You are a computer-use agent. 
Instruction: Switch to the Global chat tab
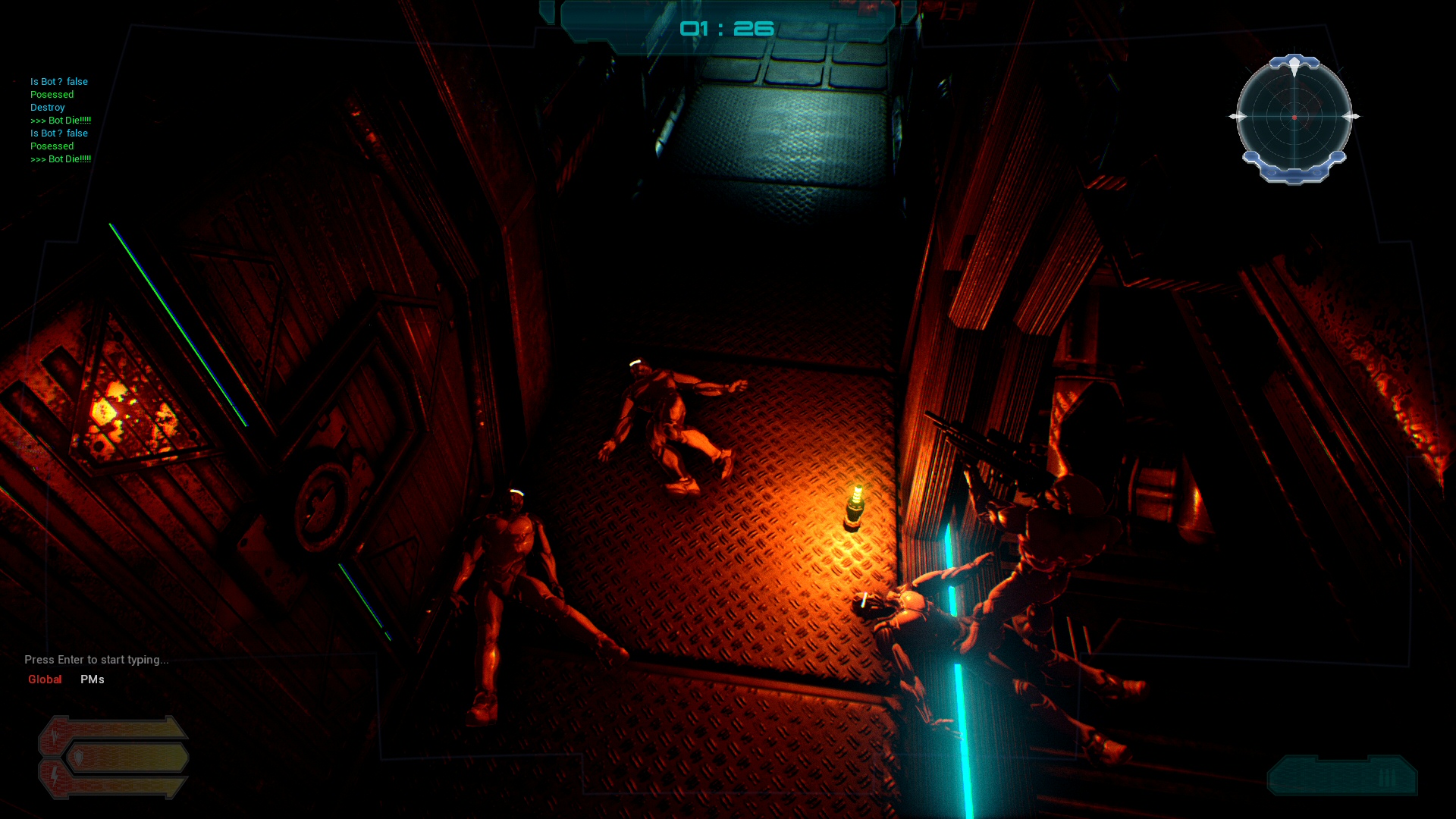point(45,679)
